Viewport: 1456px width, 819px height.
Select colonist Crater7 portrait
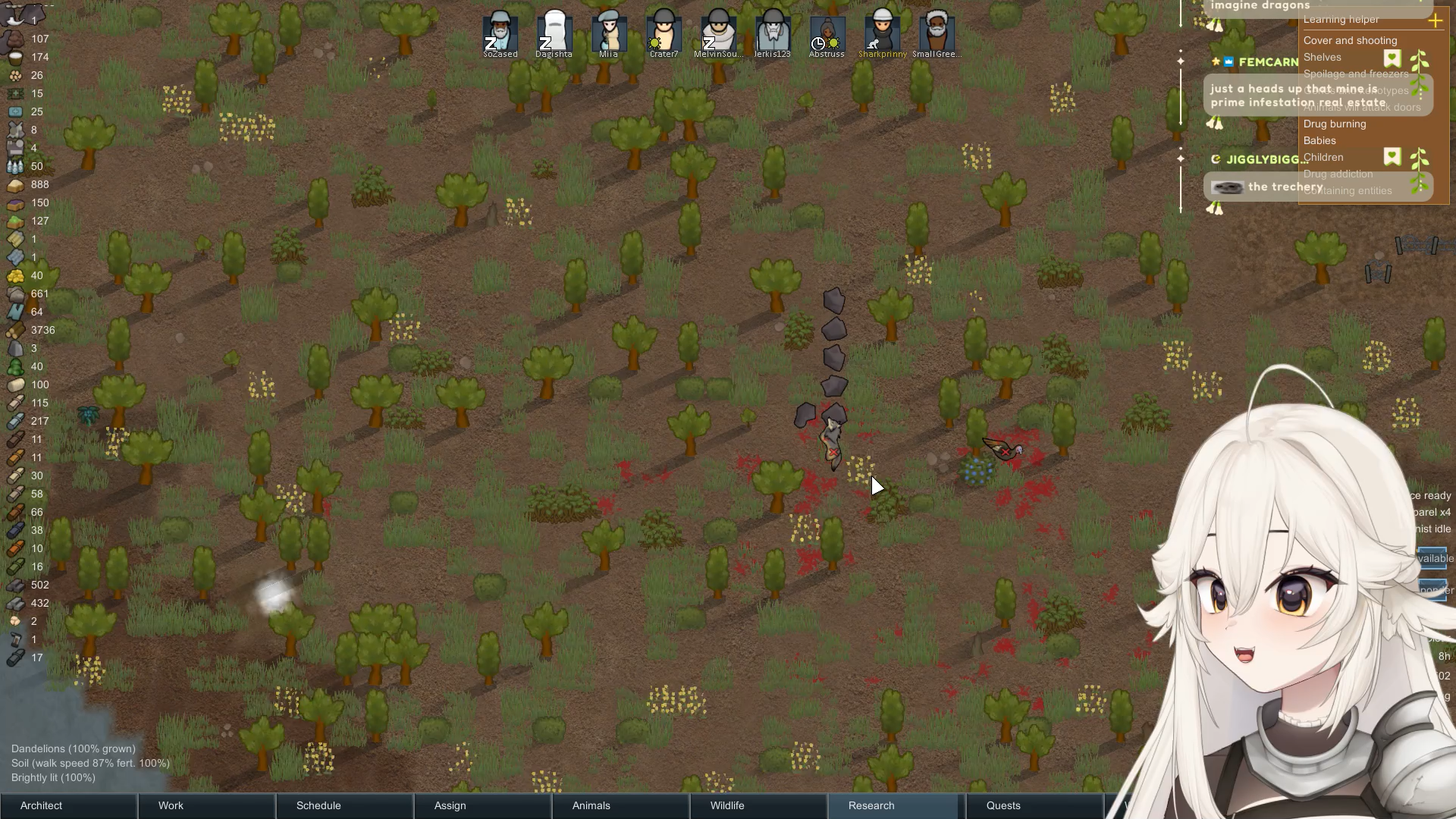664,33
